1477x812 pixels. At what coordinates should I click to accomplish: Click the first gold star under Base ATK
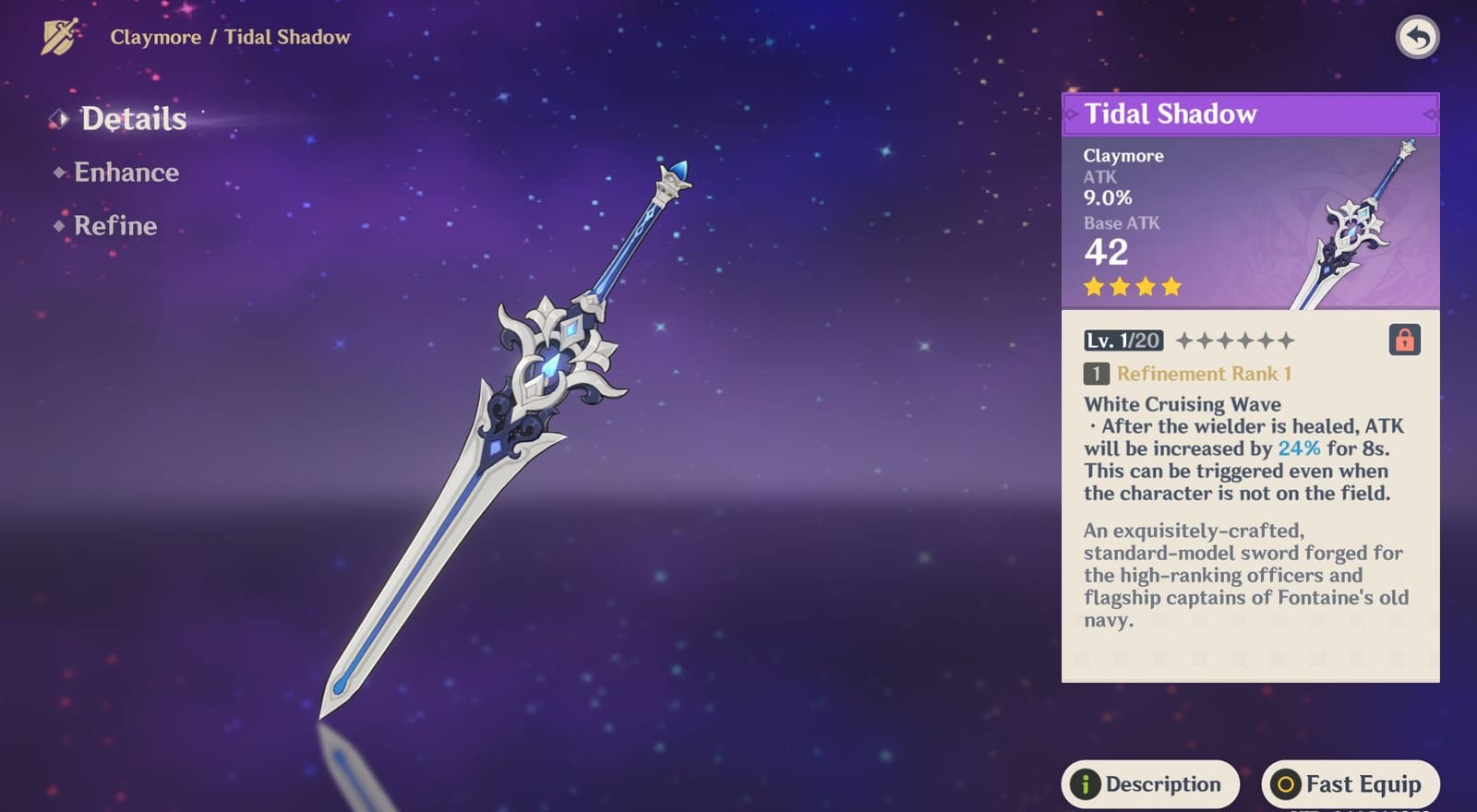1094,287
